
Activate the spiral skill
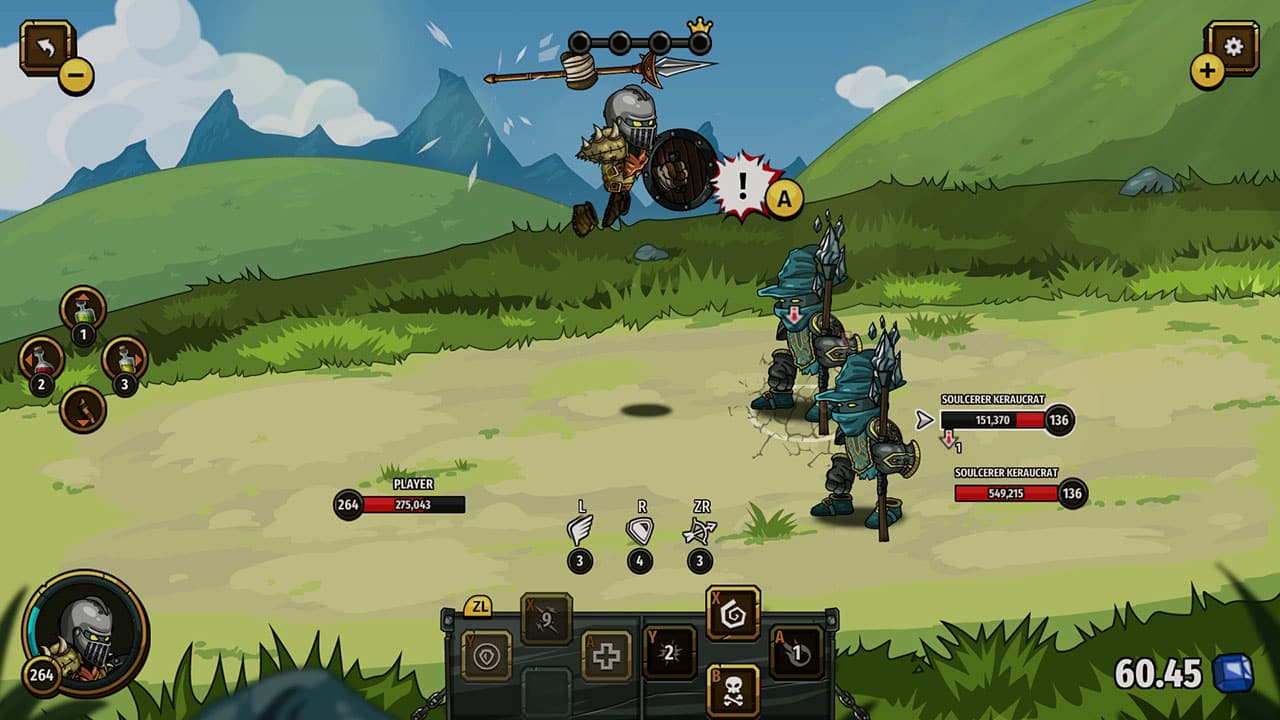(732, 613)
